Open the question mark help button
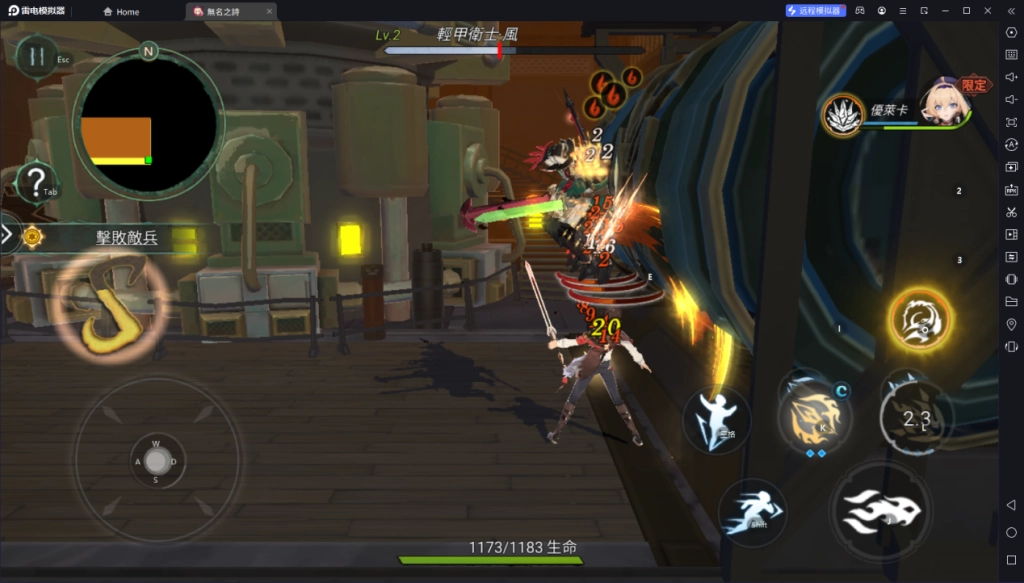Viewport: 1024px width, 583px height. pyautogui.click(x=37, y=183)
